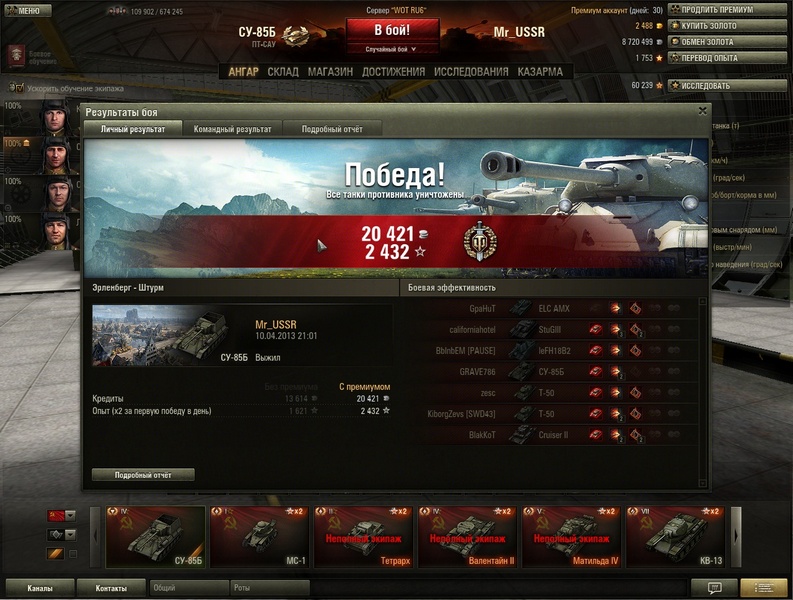Show the Достижения section
This screenshot has height=600, width=793.
coord(393,72)
